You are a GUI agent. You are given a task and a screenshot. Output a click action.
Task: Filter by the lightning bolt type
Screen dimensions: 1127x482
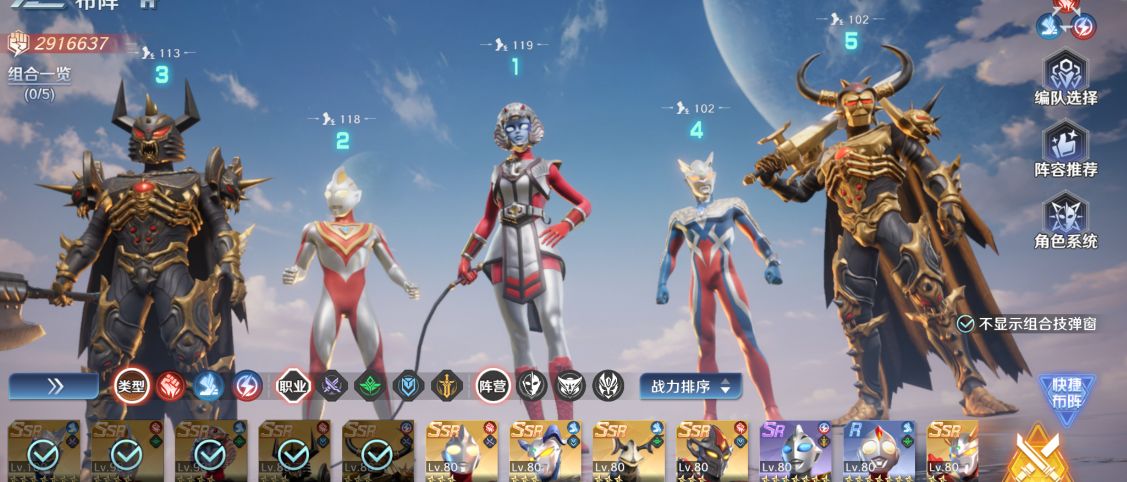(247, 386)
